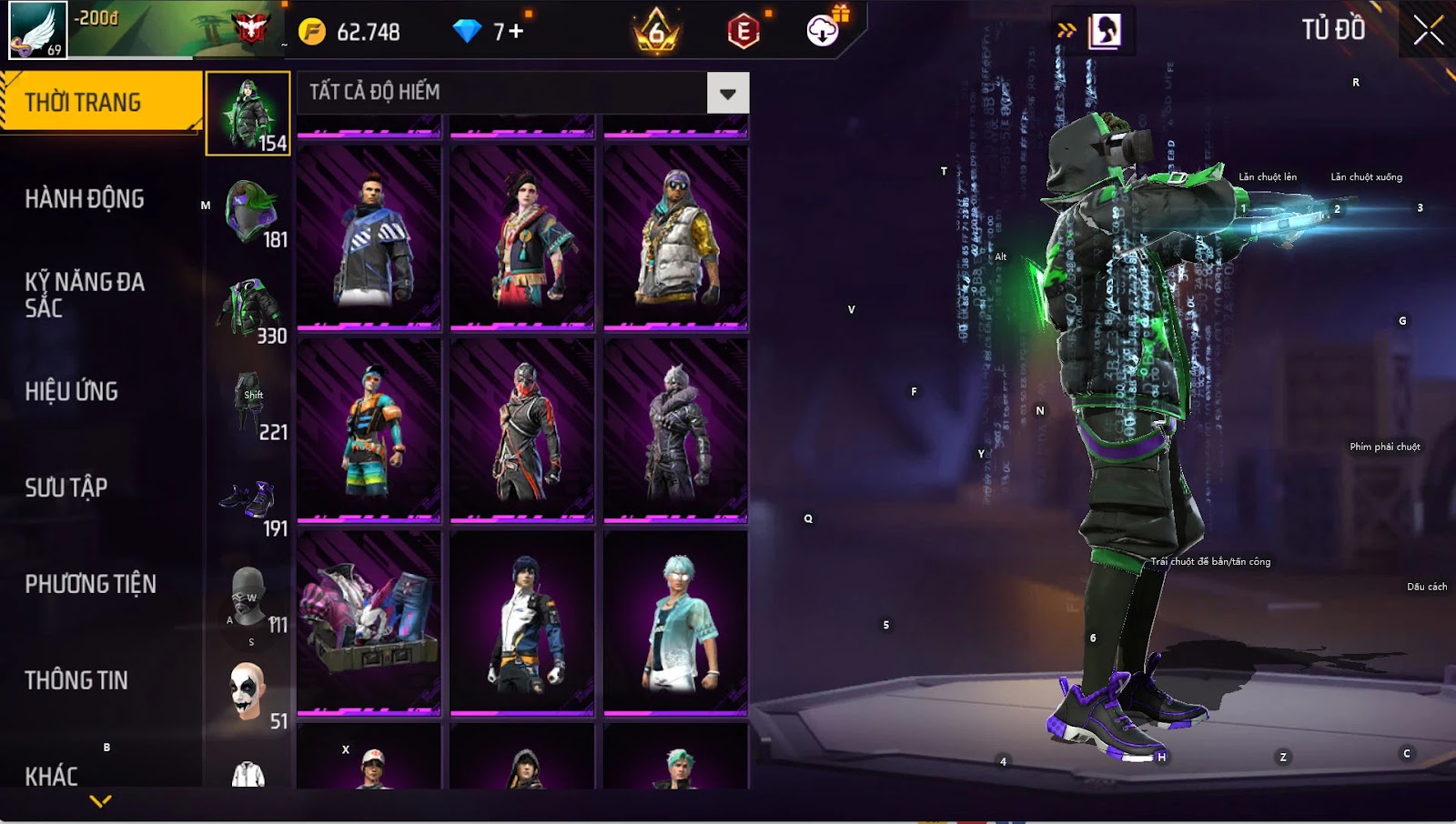Viewport: 1456px width, 824px height.
Task: Select the THỜI TRANG category tab
Action: pos(100,102)
